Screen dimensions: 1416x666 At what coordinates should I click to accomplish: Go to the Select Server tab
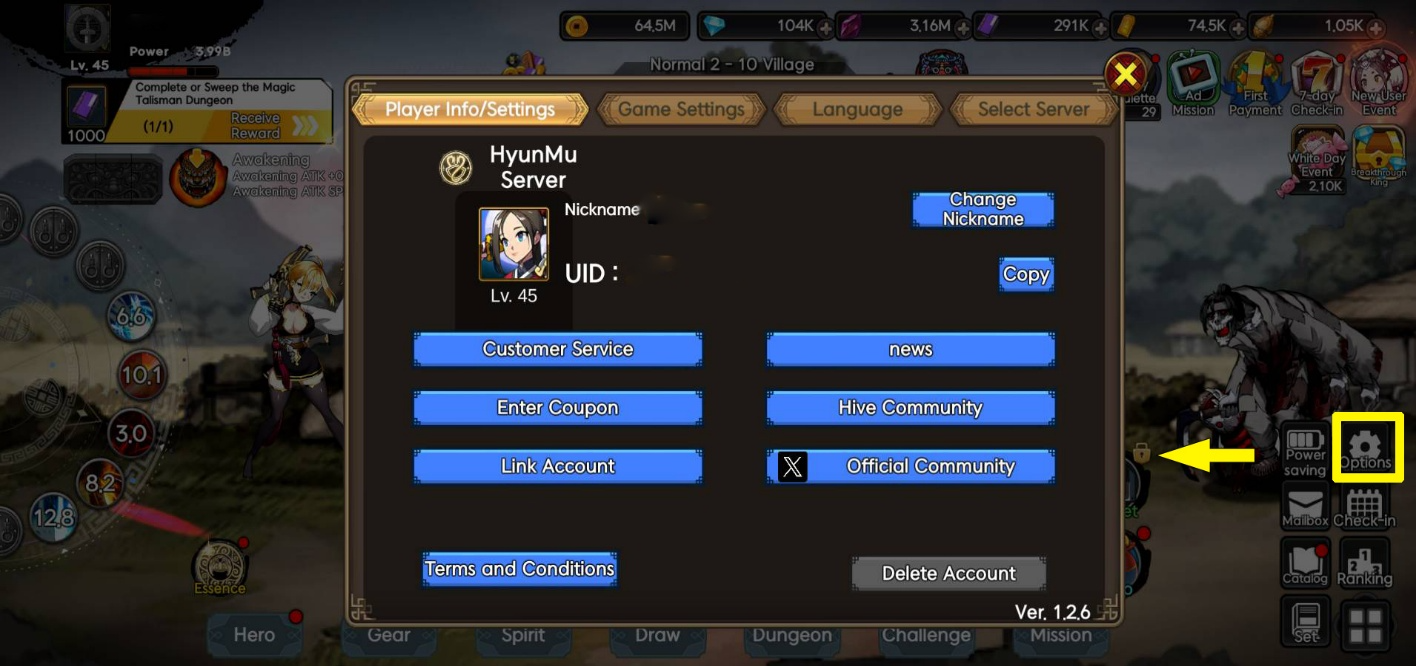point(1033,109)
